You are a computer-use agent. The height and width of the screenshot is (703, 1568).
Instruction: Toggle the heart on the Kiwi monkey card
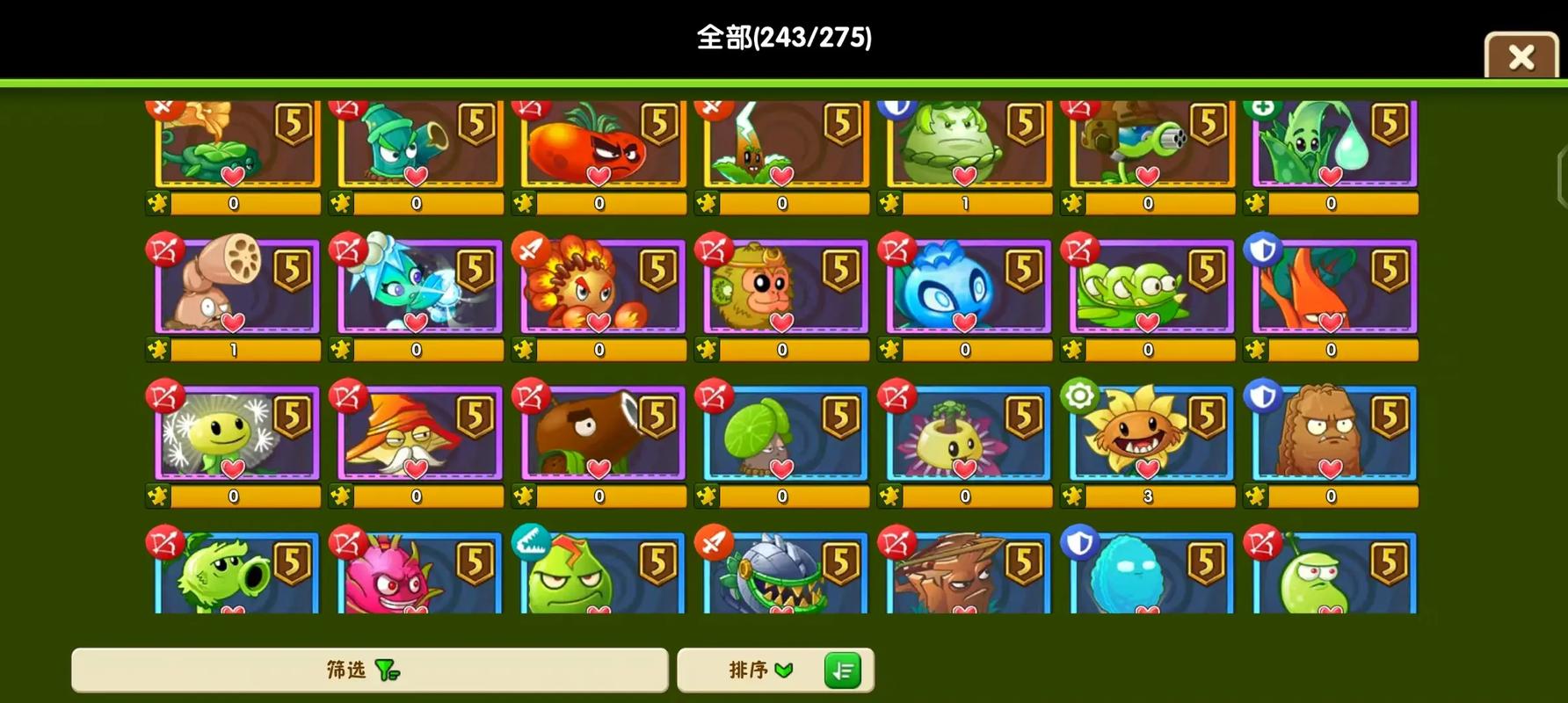click(781, 324)
